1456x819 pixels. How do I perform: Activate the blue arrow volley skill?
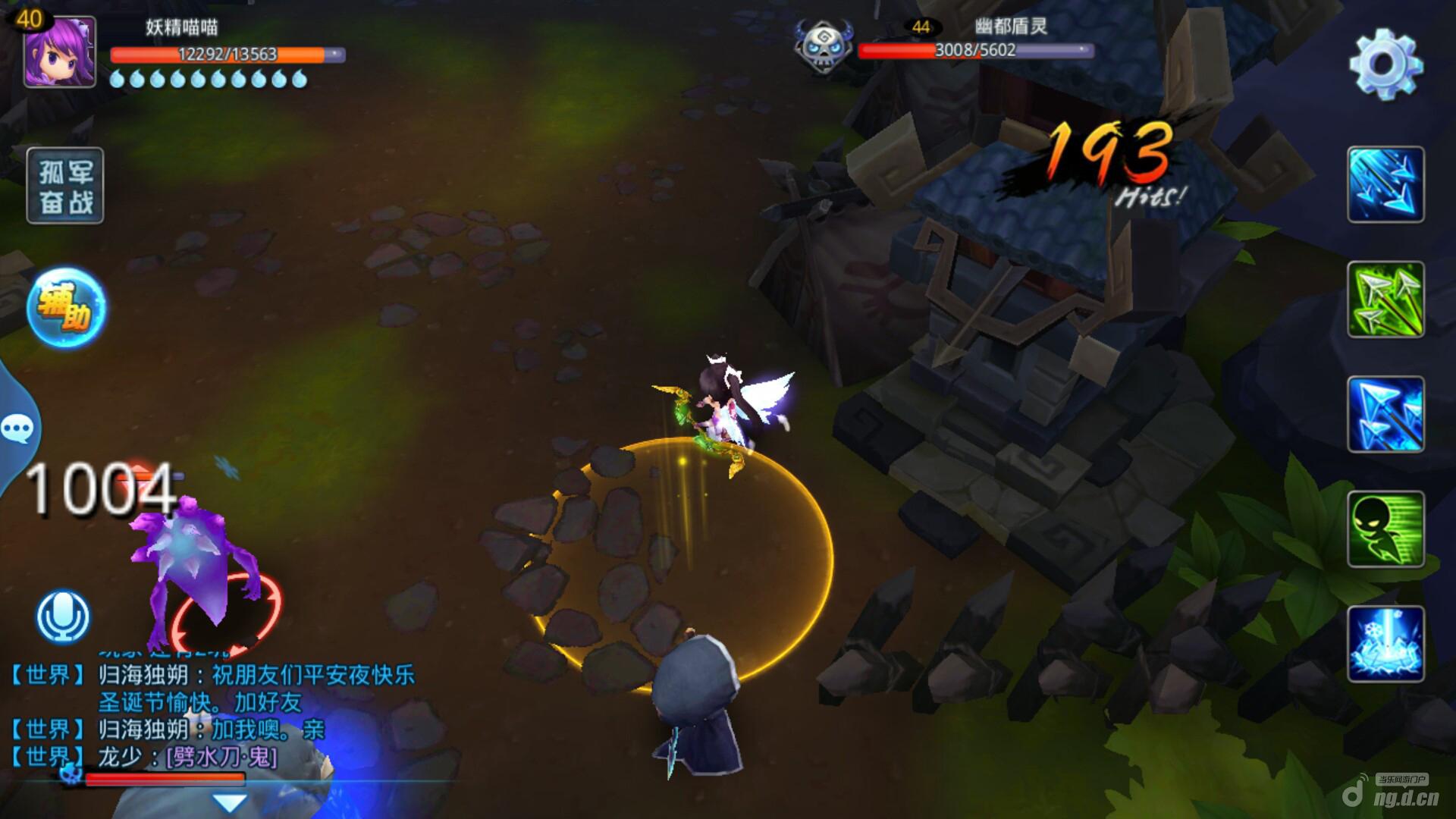pos(1385,184)
